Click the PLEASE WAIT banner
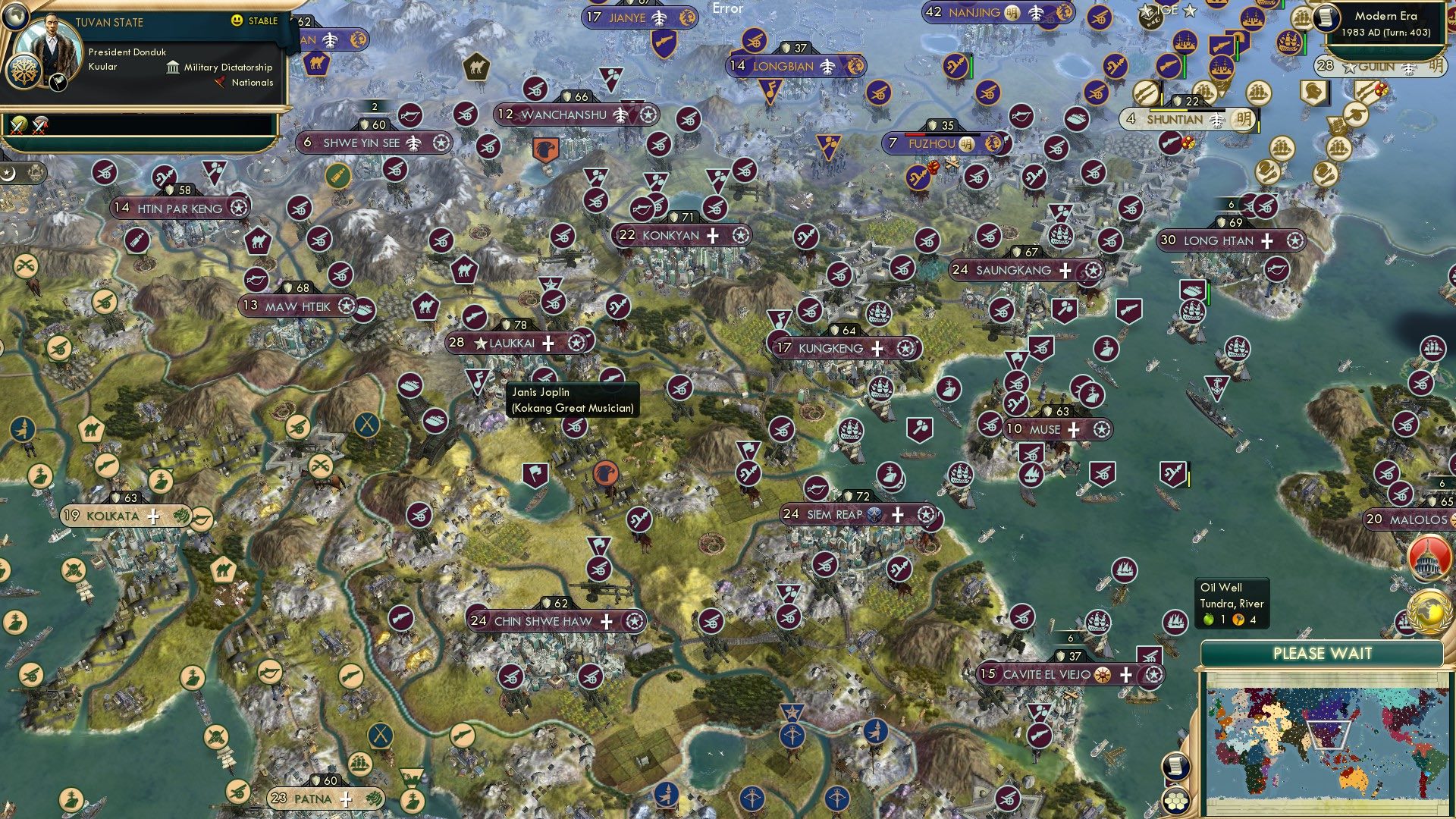 pos(1324,652)
